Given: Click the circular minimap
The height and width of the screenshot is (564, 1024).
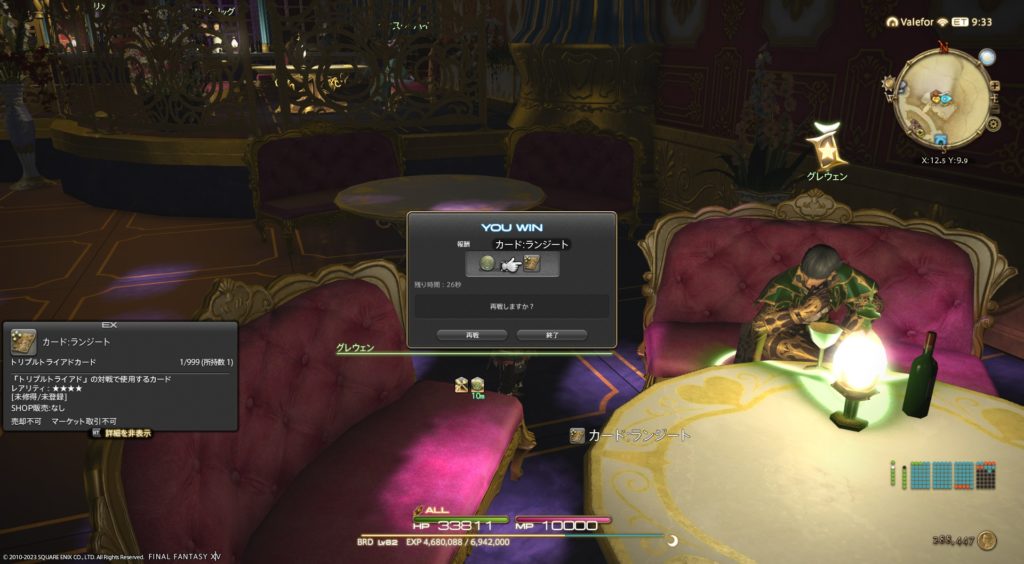Looking at the screenshot, I should (x=938, y=96).
